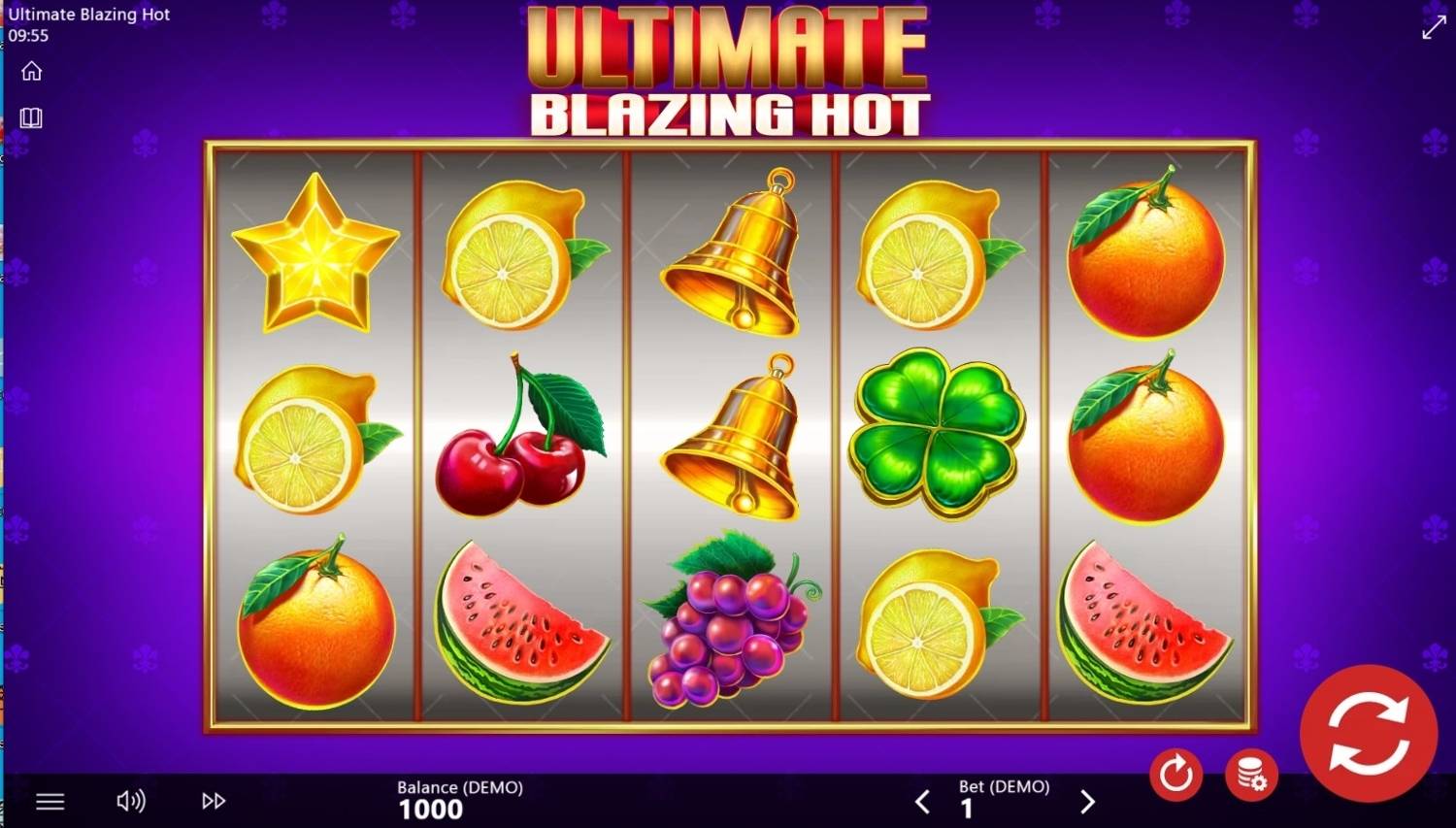Expand the options menu panel
1456x828 pixels.
click(x=50, y=801)
